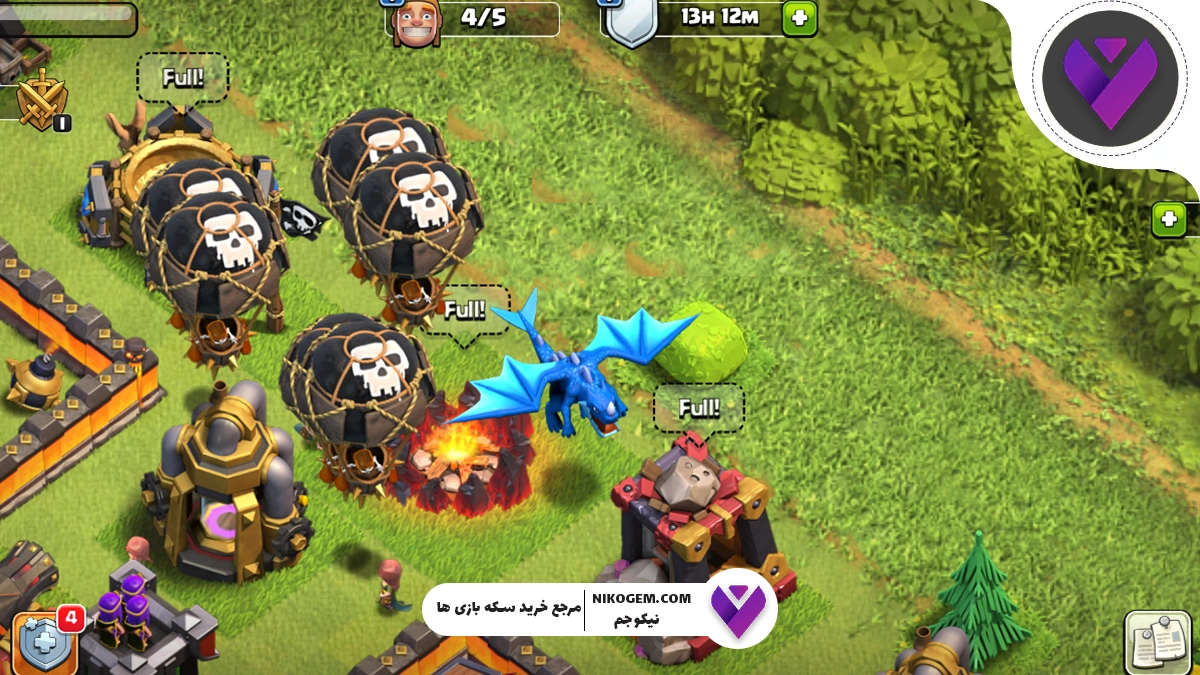Open the clipboard notes button
Image resolution: width=1200 pixels, height=675 pixels.
1157,641
